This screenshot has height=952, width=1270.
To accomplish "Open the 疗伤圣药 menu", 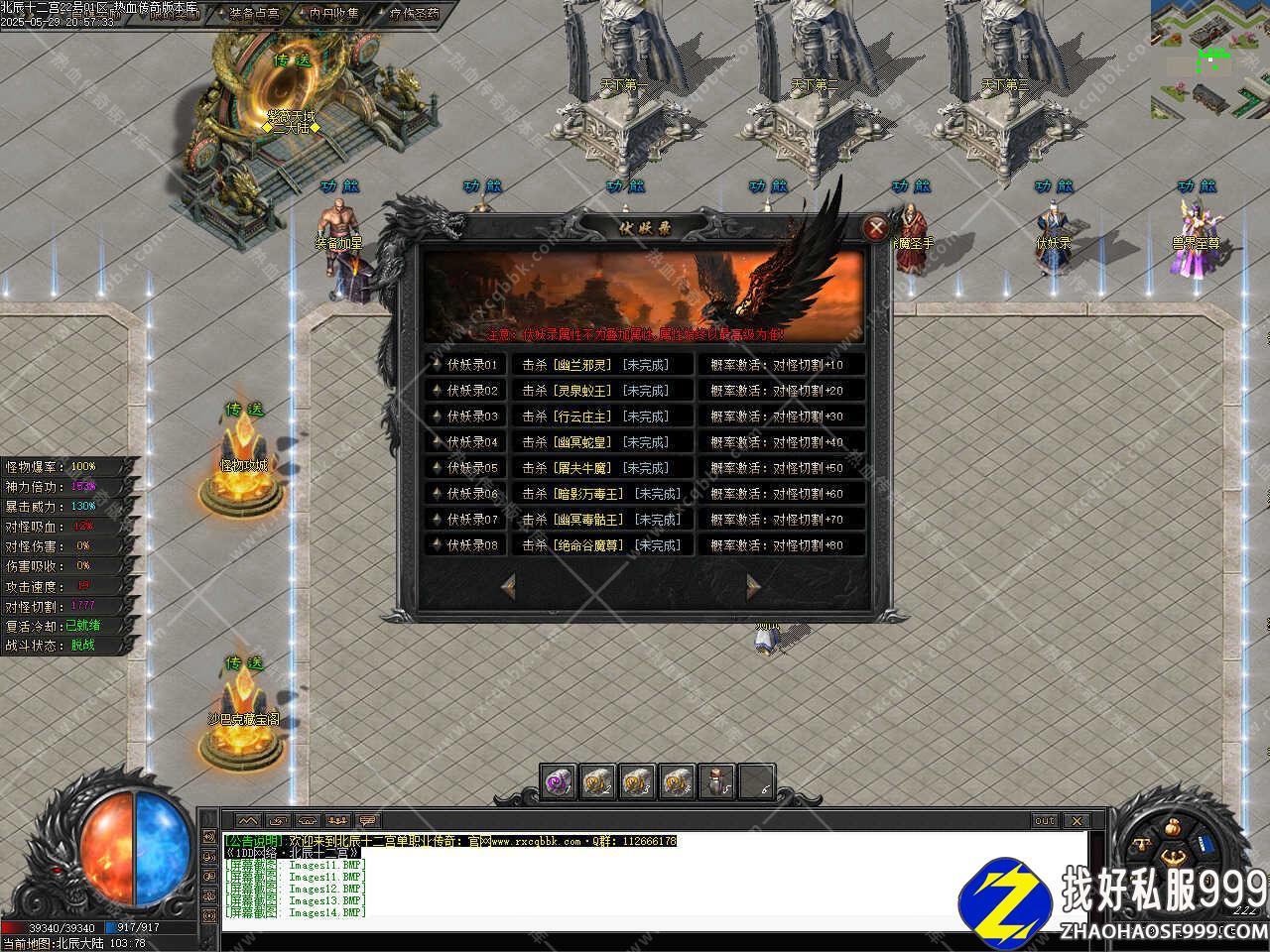I will tap(414, 14).
